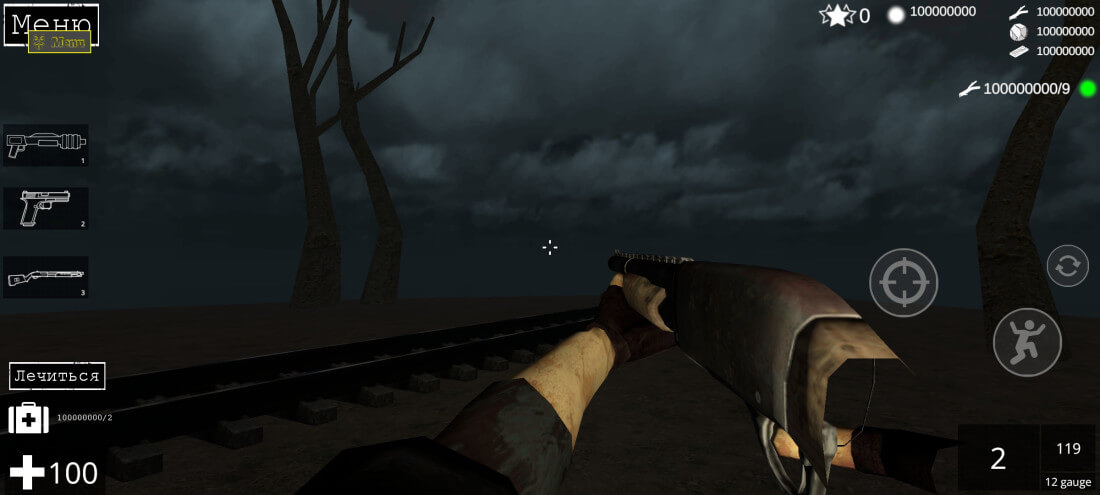This screenshot has width=1100, height=495.
Task: Click the yellow Menu overlay badge
Action: (x=59, y=42)
